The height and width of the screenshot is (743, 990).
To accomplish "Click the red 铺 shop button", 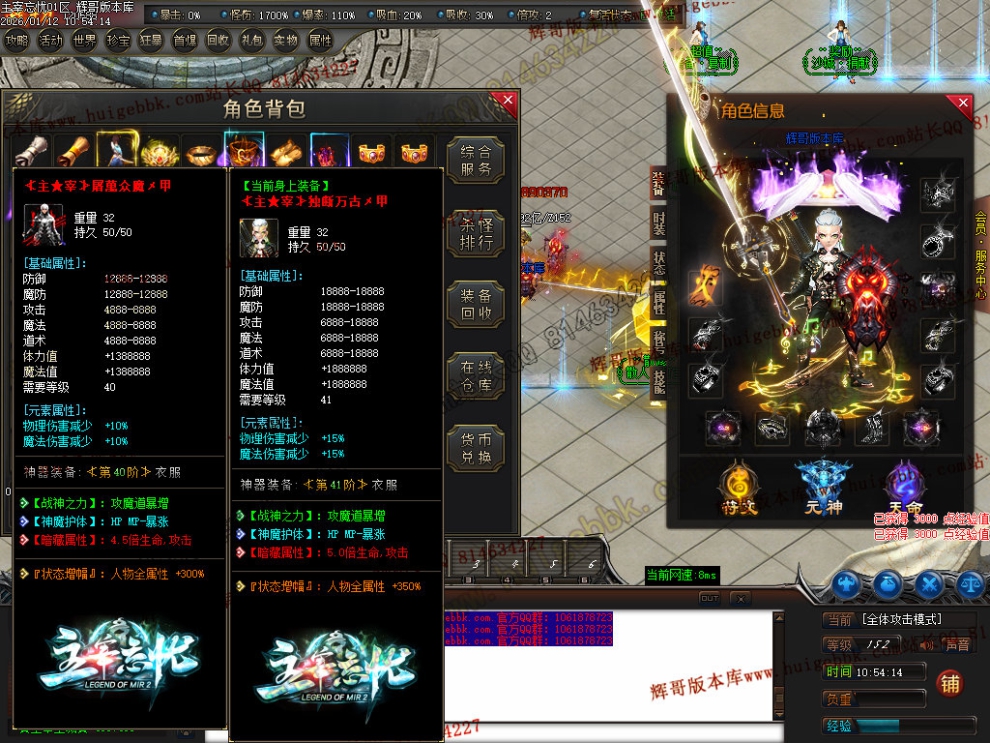I will (x=949, y=683).
